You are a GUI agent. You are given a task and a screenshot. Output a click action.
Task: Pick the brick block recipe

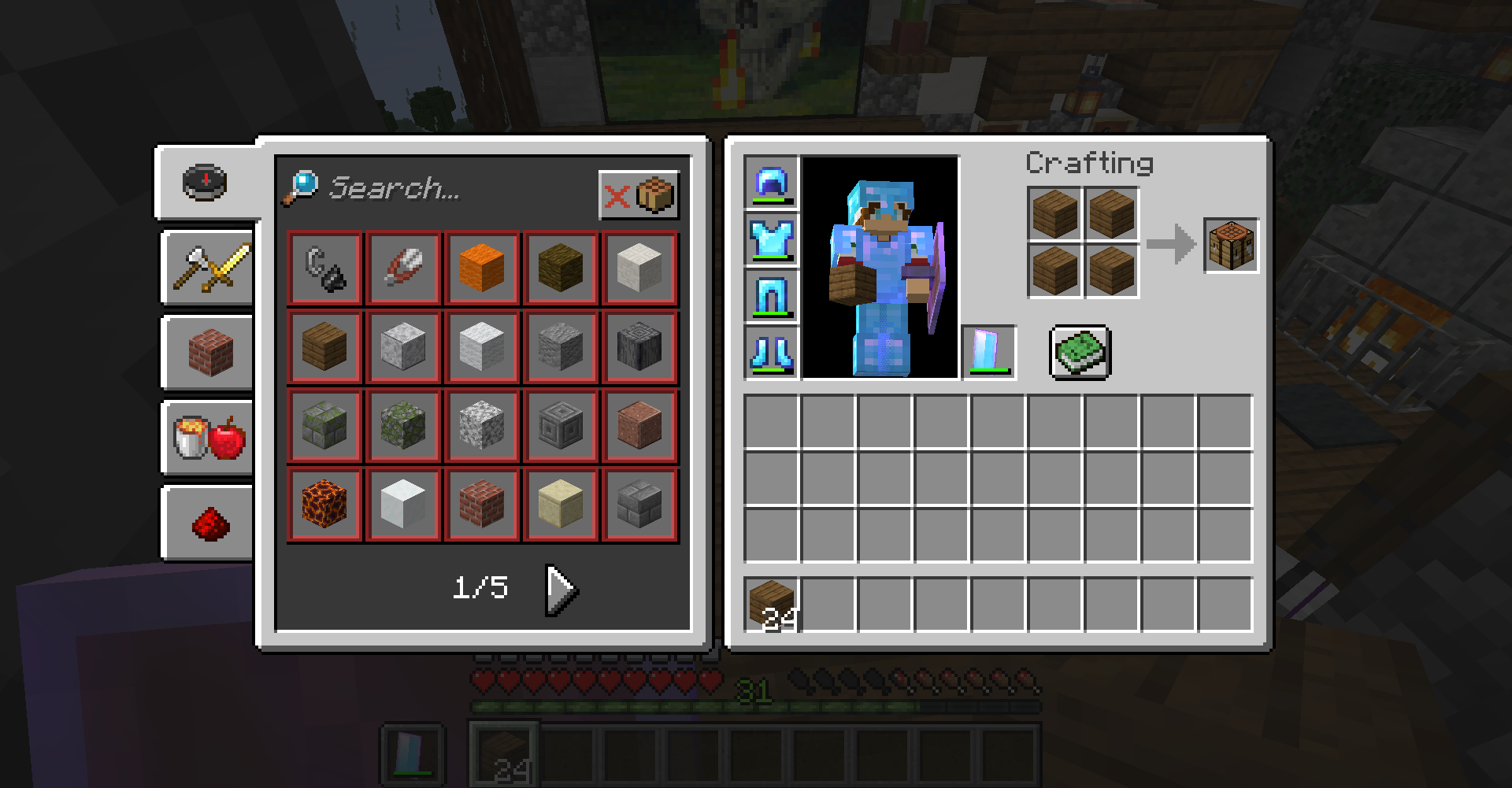coord(481,504)
